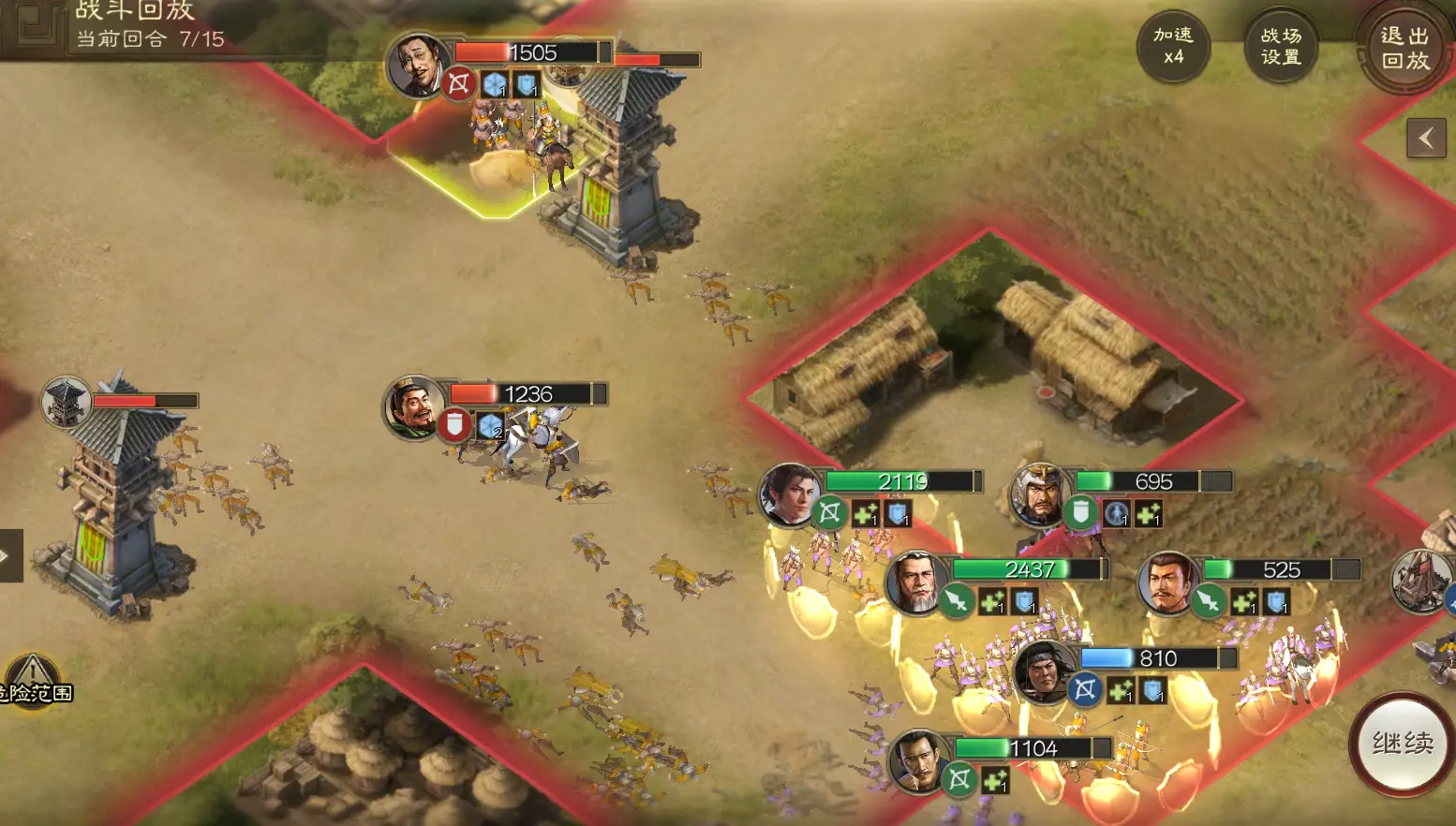Select the siege cart unit portrait

[x=1422, y=581]
